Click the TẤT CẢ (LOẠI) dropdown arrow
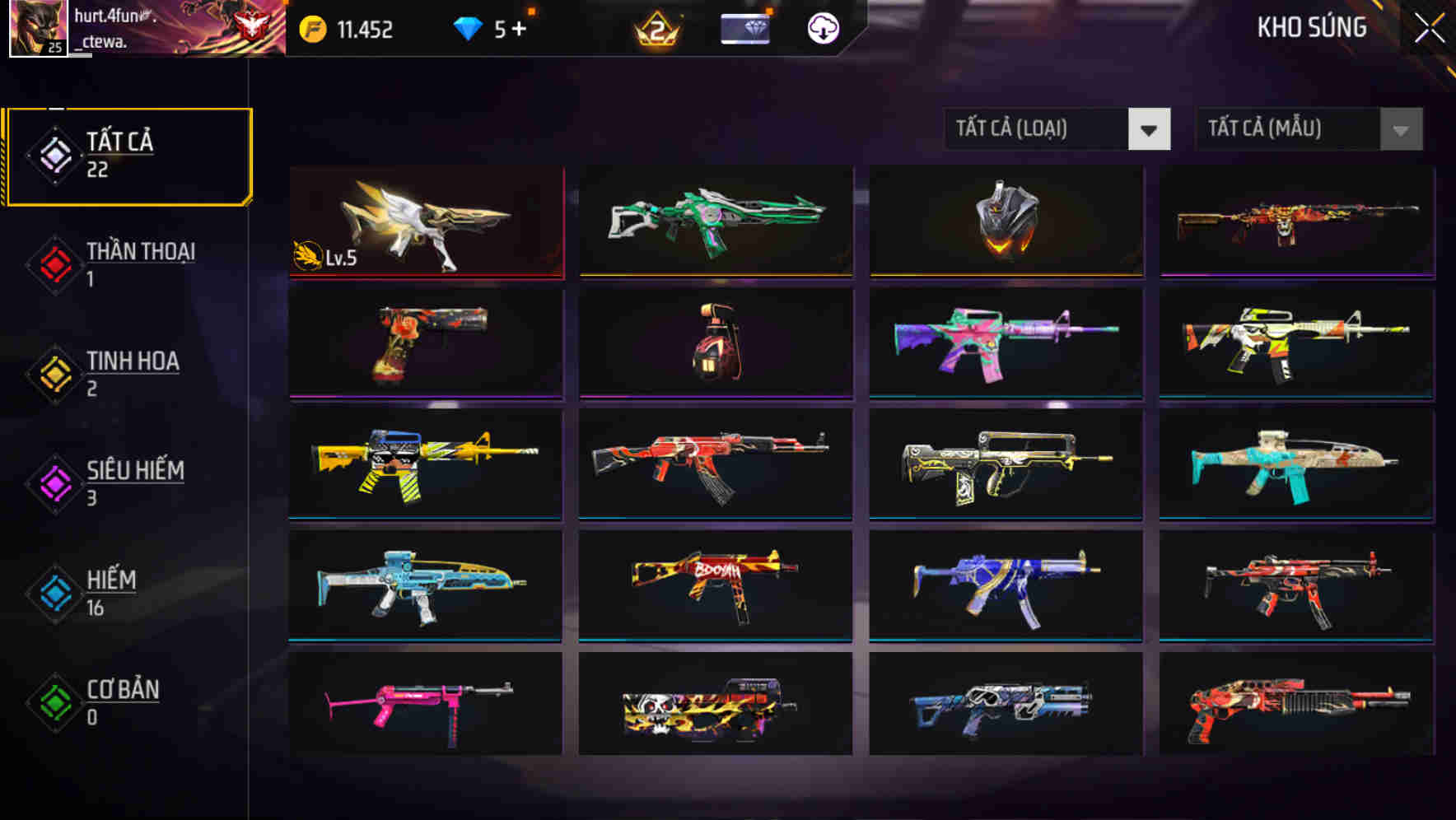Screen dimensions: 1456x820 click(1150, 129)
